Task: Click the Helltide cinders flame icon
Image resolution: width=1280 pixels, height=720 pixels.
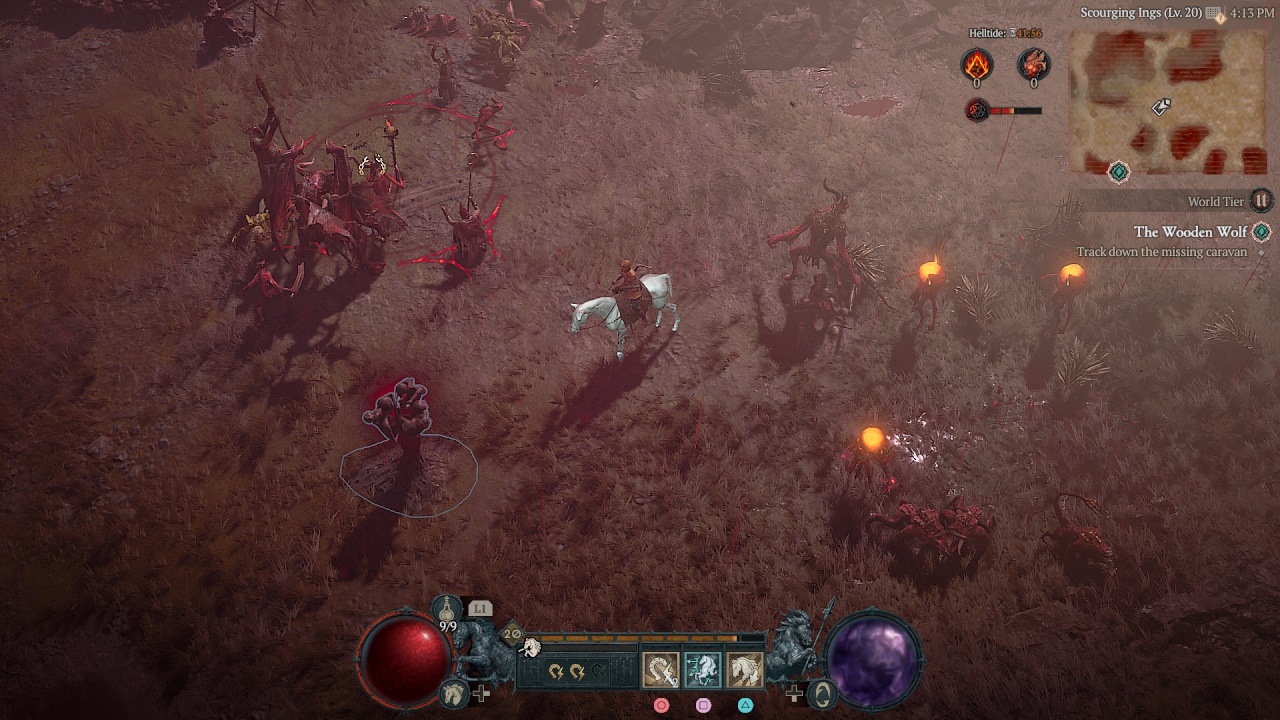Action: click(x=977, y=65)
